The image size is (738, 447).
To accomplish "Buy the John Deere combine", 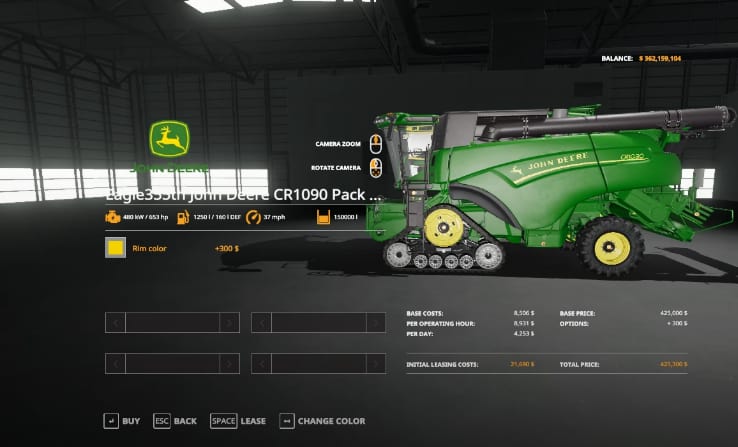I will [122, 421].
